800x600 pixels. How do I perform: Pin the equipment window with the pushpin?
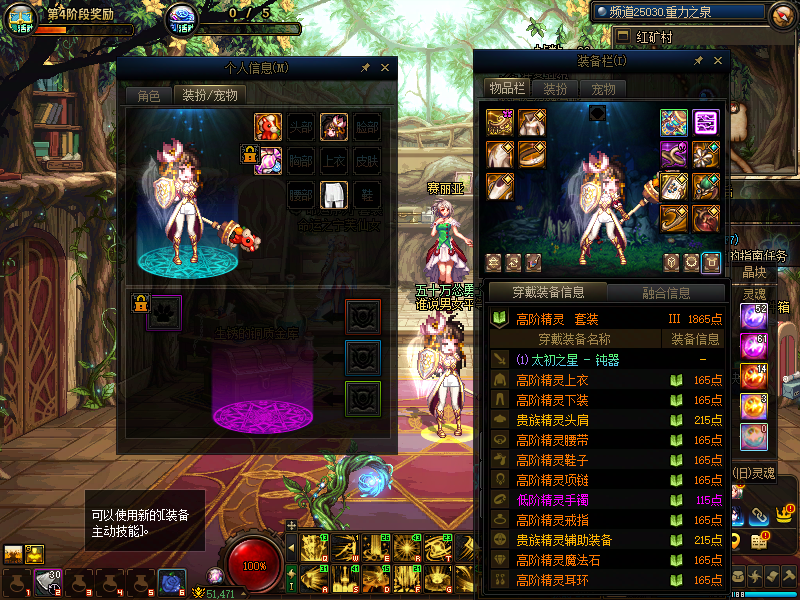point(699,61)
